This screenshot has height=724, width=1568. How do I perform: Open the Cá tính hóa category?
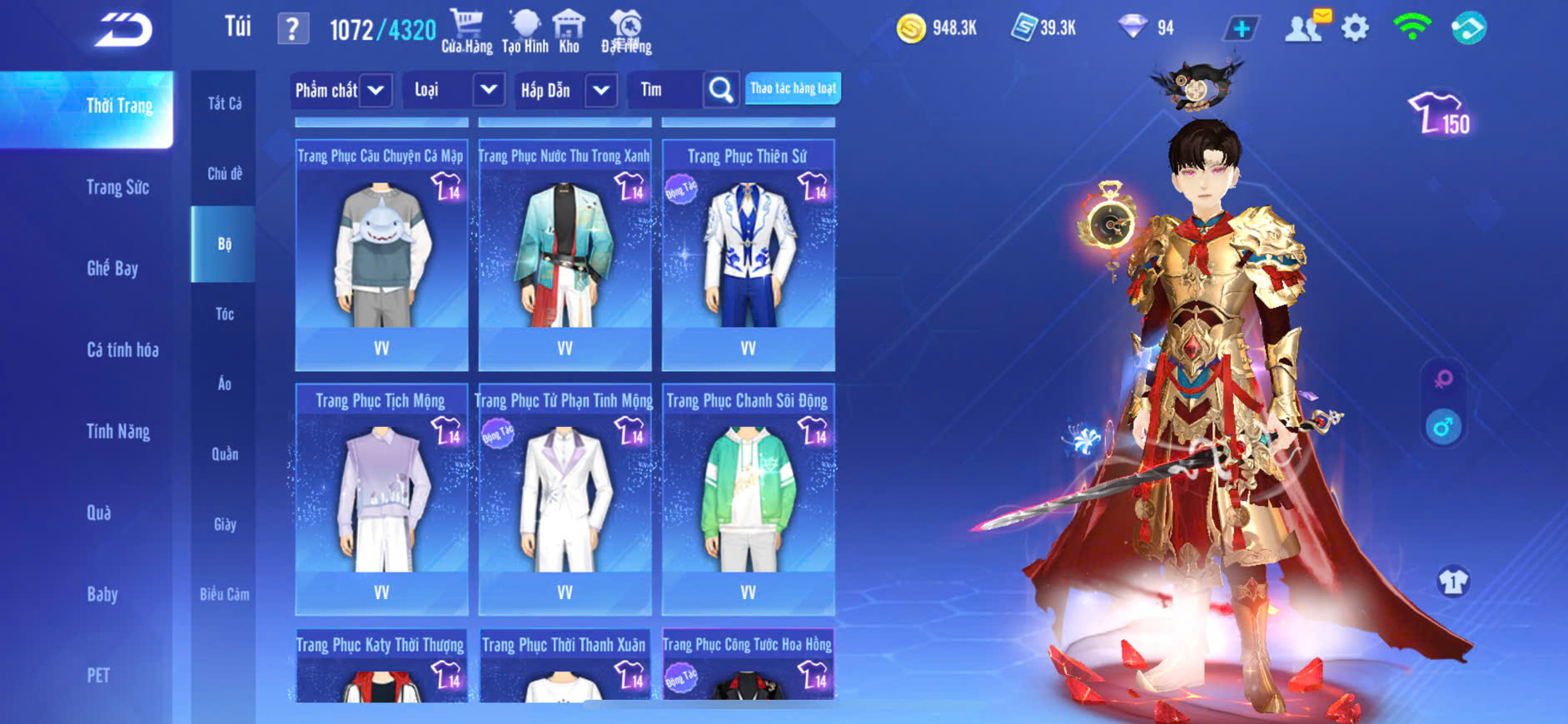point(122,350)
